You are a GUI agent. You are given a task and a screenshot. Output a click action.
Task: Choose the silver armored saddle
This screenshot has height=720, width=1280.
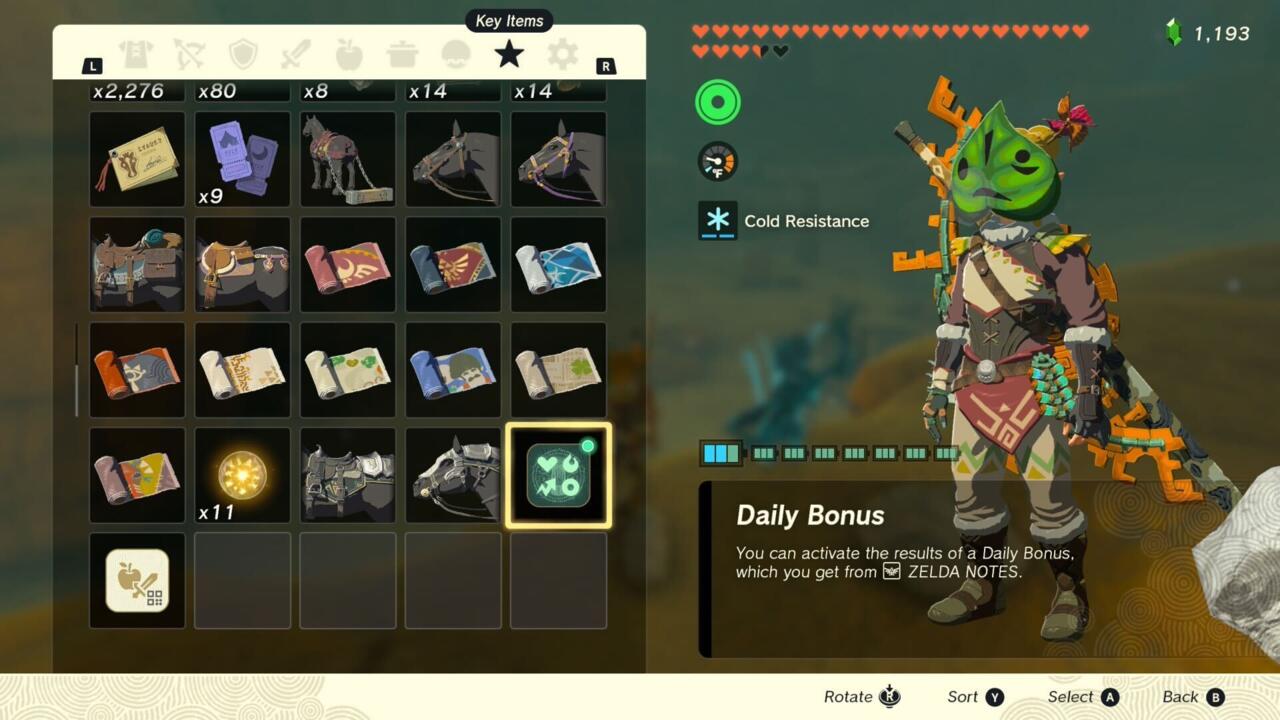(348, 475)
